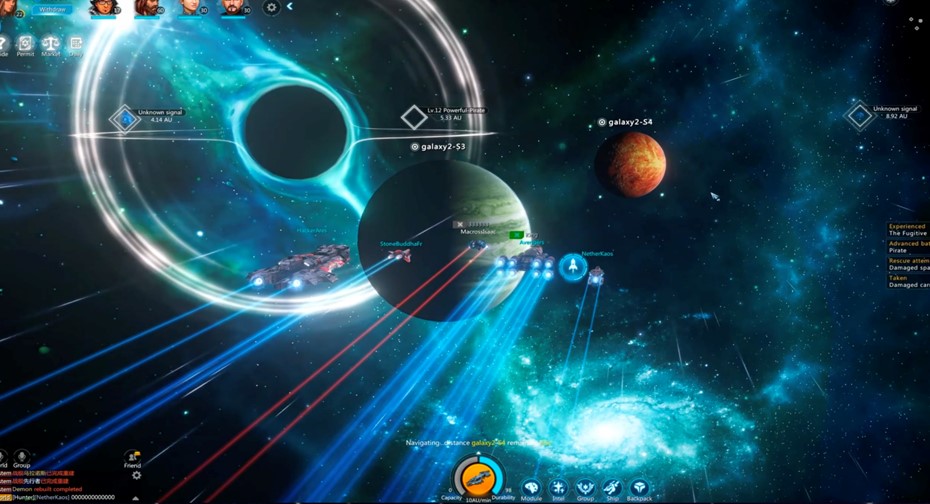Viewport: 930px width, 504px height.
Task: Open the Fugitive mission tracker entry
Action: [908, 230]
